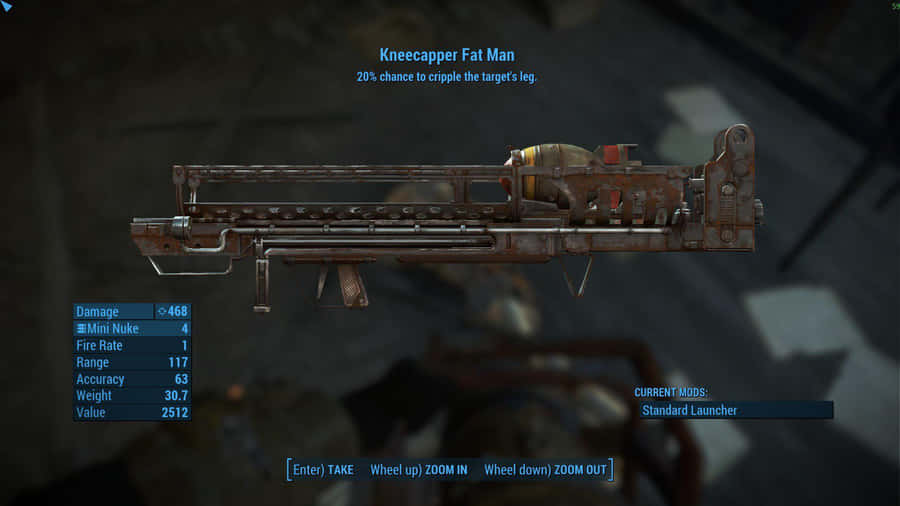Take the Kneecapper Fat Man
900x506 pixels.
pyautogui.click(x=324, y=470)
